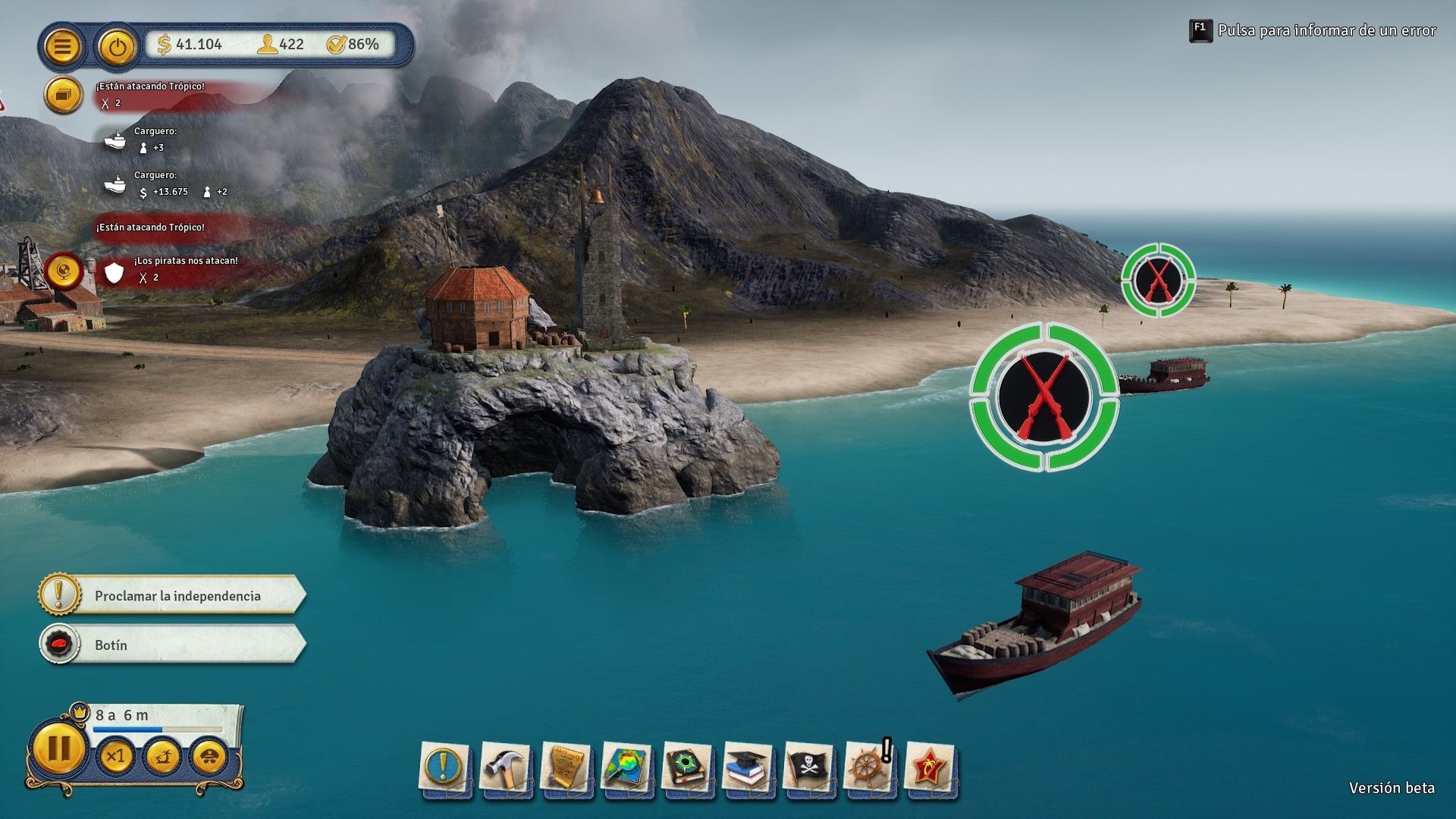1456x819 pixels.
Task: Click the gold power button
Action: coord(116,47)
